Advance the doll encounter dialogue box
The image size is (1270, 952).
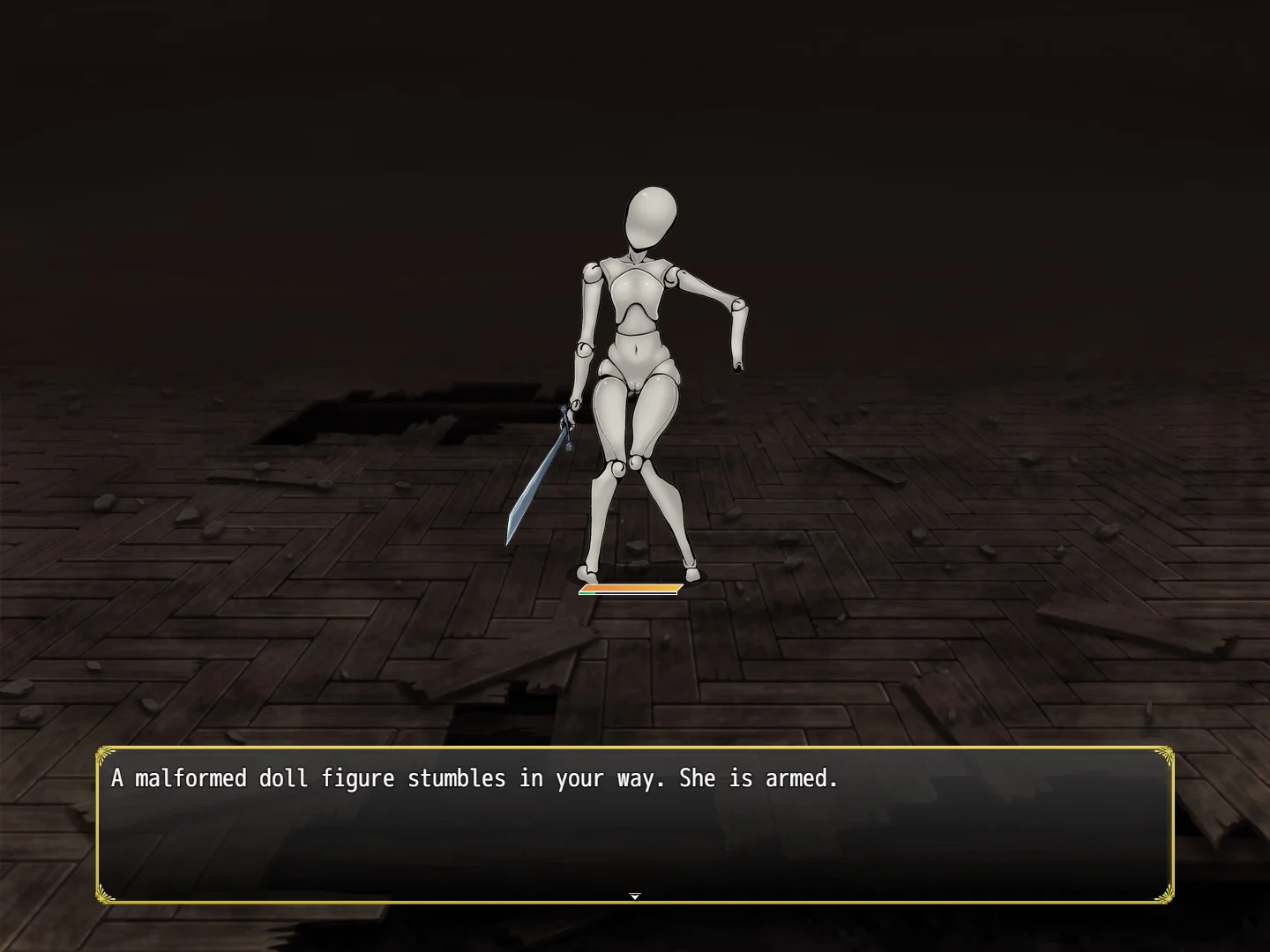634,824
